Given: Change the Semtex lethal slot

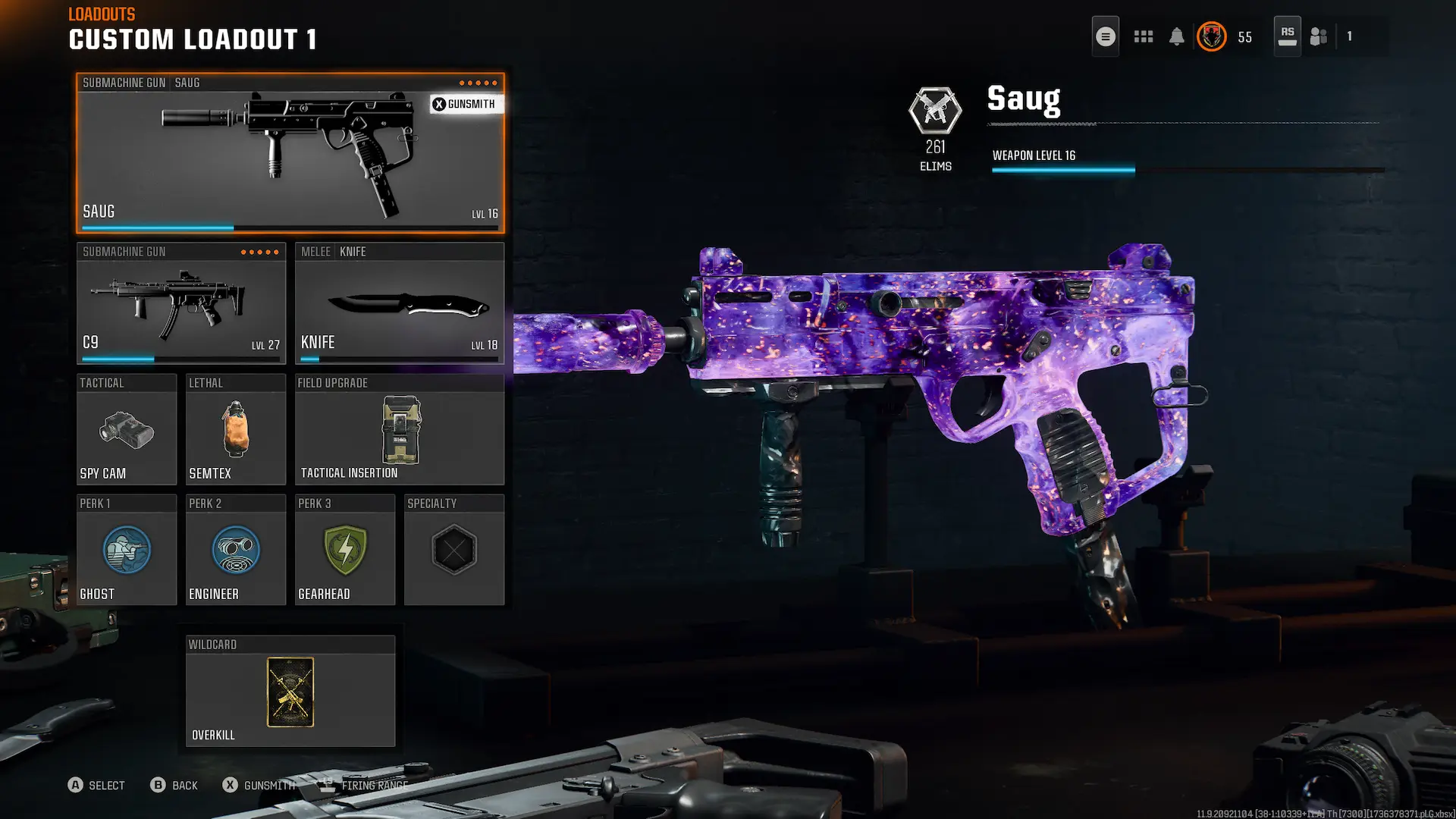Looking at the screenshot, I should [x=235, y=430].
